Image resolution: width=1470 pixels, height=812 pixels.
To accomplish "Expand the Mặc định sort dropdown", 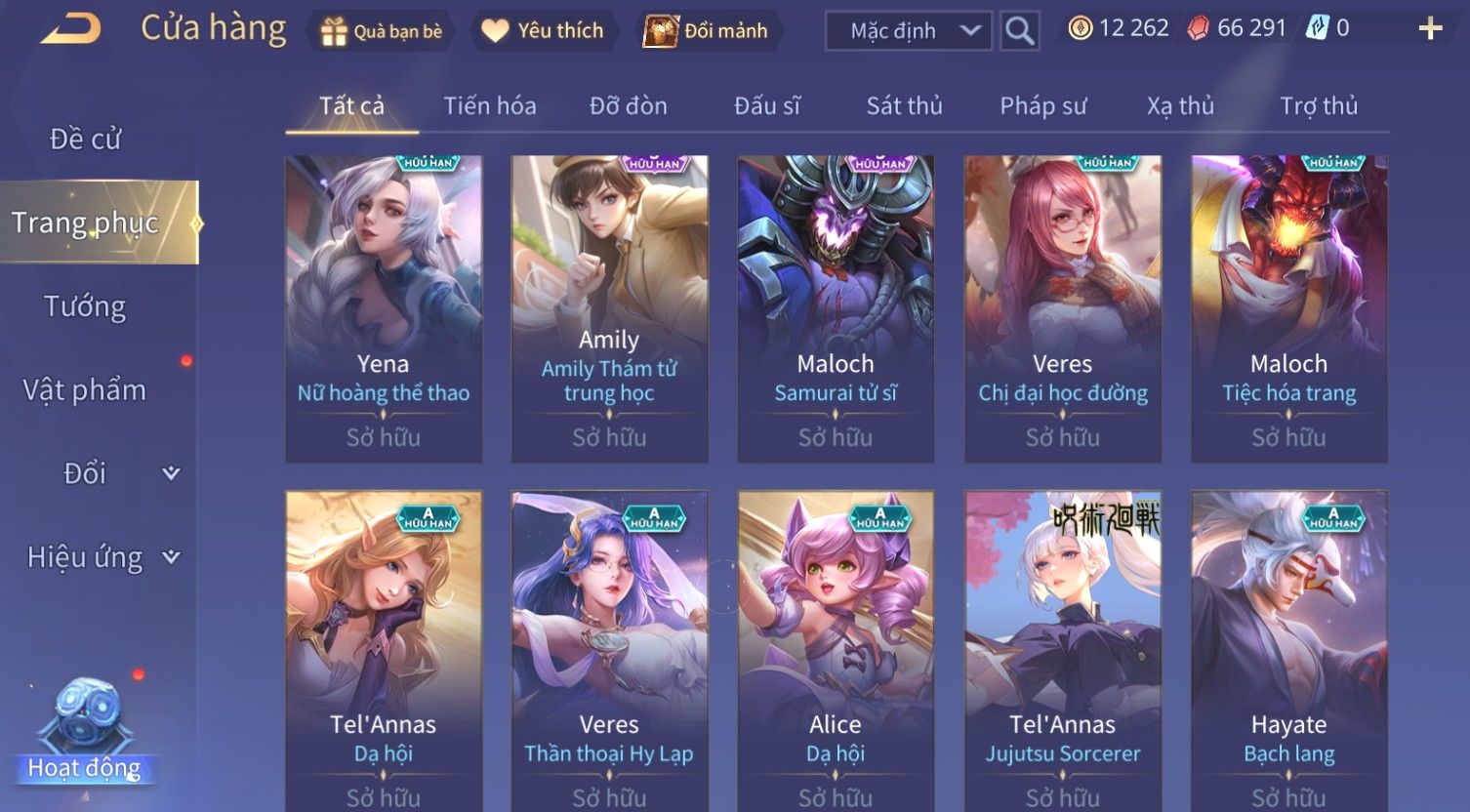I will pyautogui.click(x=908, y=31).
